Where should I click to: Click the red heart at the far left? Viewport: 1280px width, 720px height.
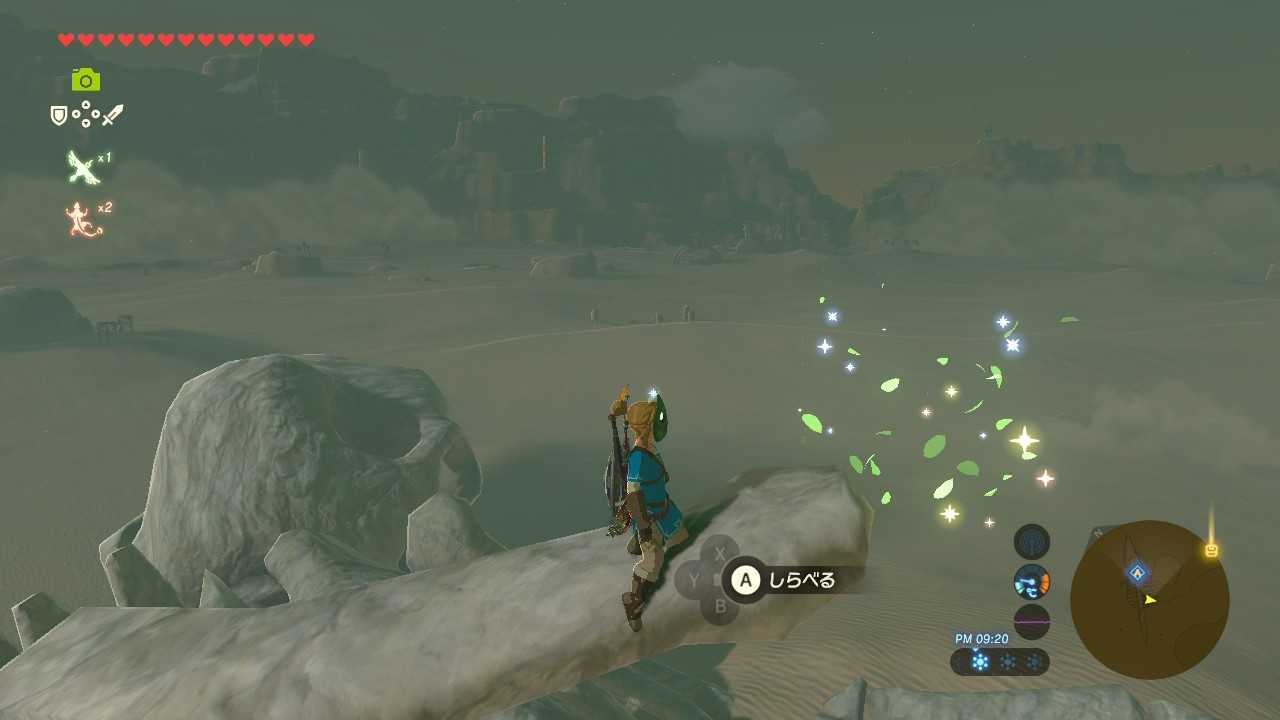coord(64,38)
